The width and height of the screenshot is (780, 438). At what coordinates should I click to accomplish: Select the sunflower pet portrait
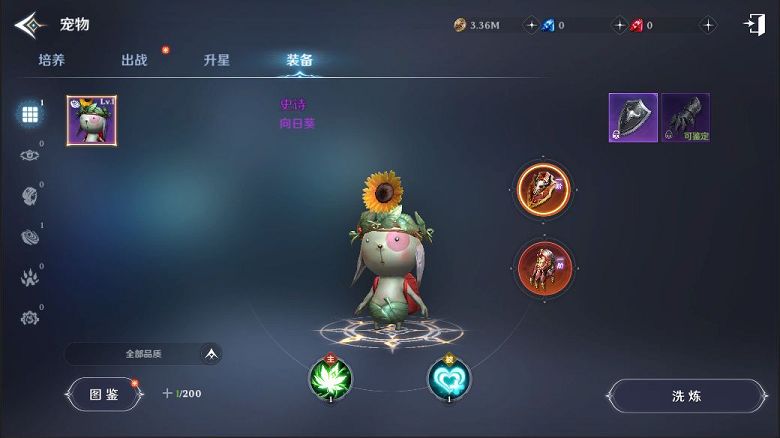pyautogui.click(x=92, y=121)
